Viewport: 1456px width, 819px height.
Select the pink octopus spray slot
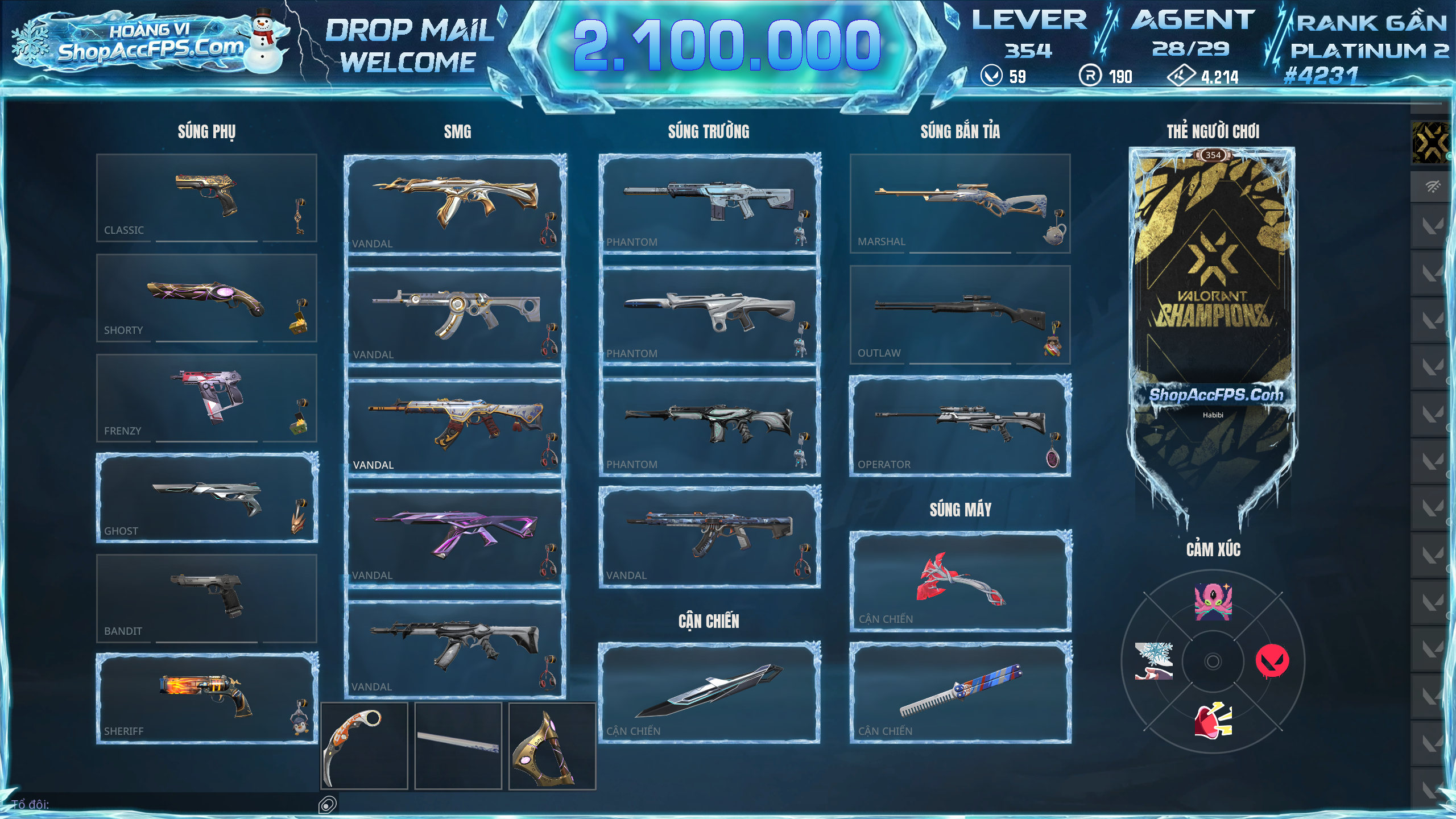(x=1213, y=602)
